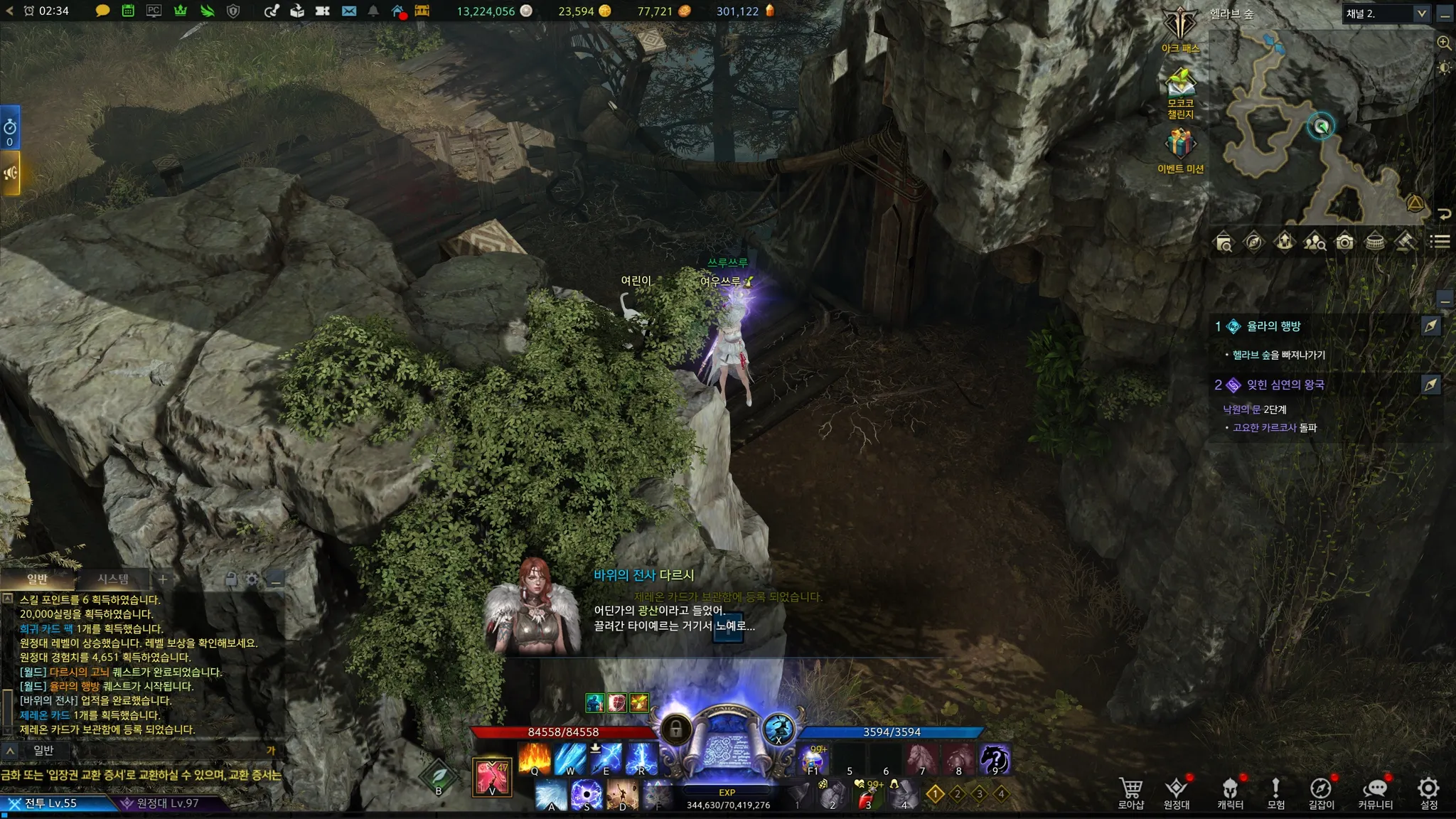Switch to the 일반 chat tab
Screen dimensions: 1456x819
pos(37,579)
